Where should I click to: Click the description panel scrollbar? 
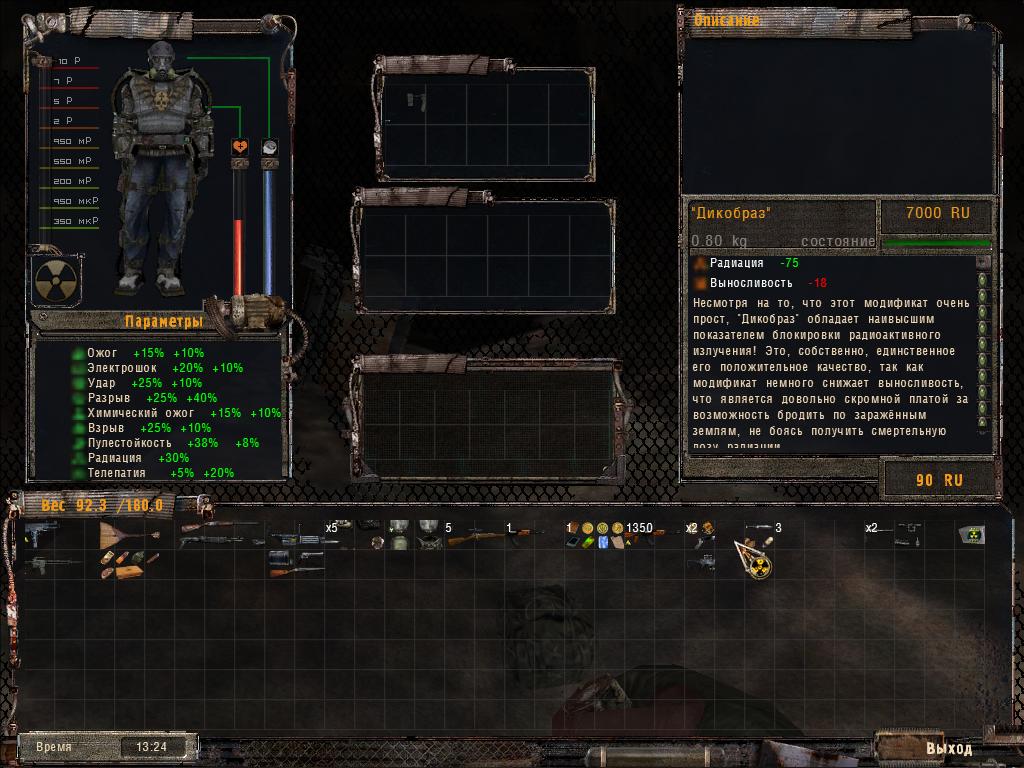983,350
